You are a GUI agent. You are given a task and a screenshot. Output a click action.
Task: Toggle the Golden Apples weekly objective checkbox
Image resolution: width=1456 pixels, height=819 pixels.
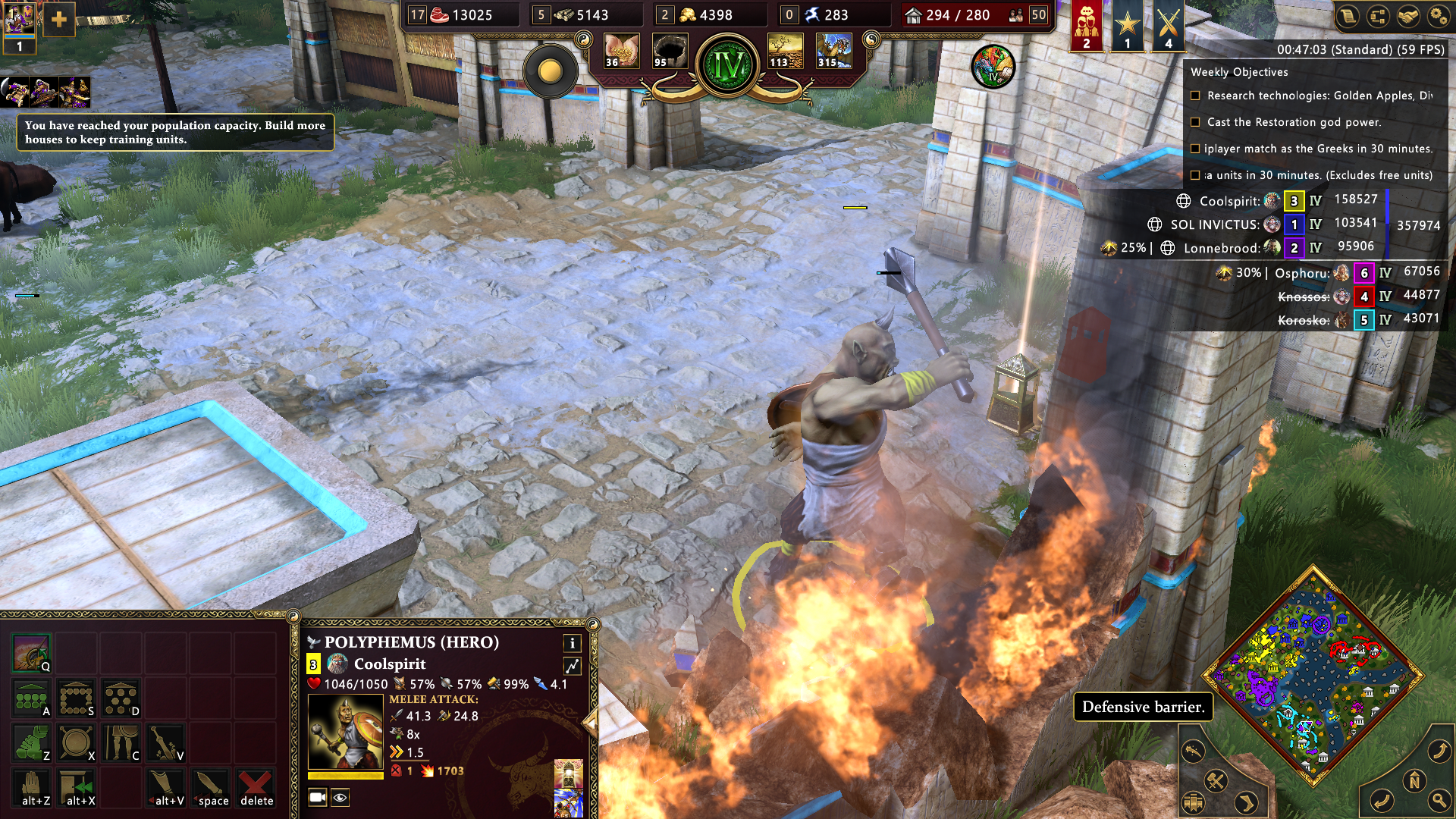[x=1195, y=96]
